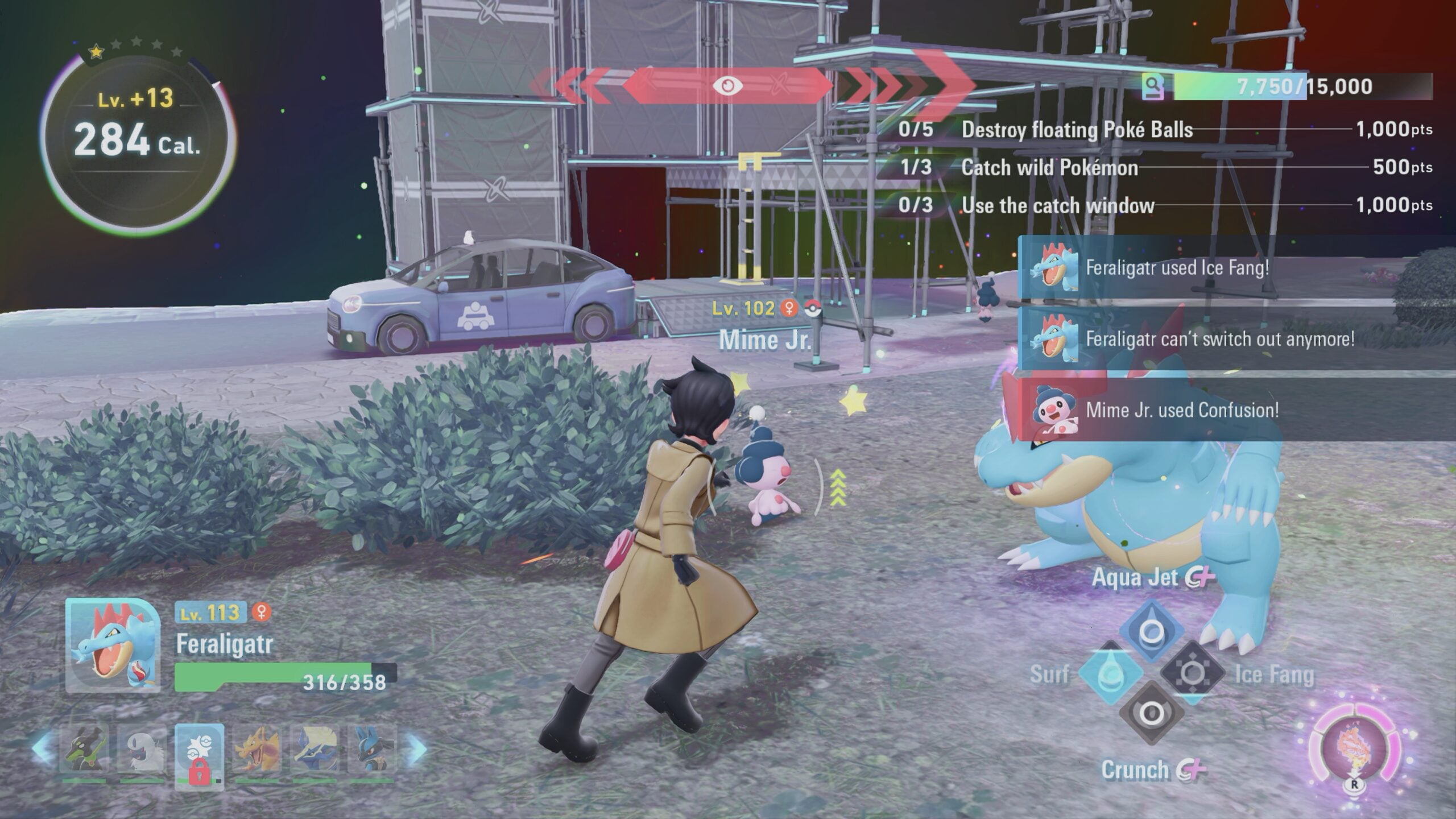1456x819 pixels.
Task: Choose the Crunch move
Action: click(x=1152, y=713)
